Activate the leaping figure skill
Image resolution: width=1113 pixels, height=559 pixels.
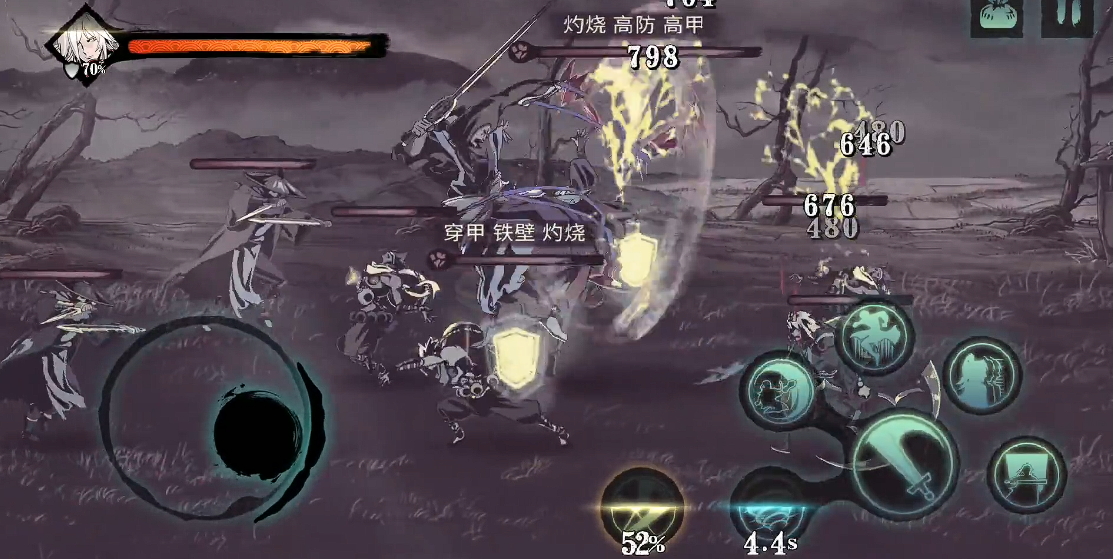875,337
